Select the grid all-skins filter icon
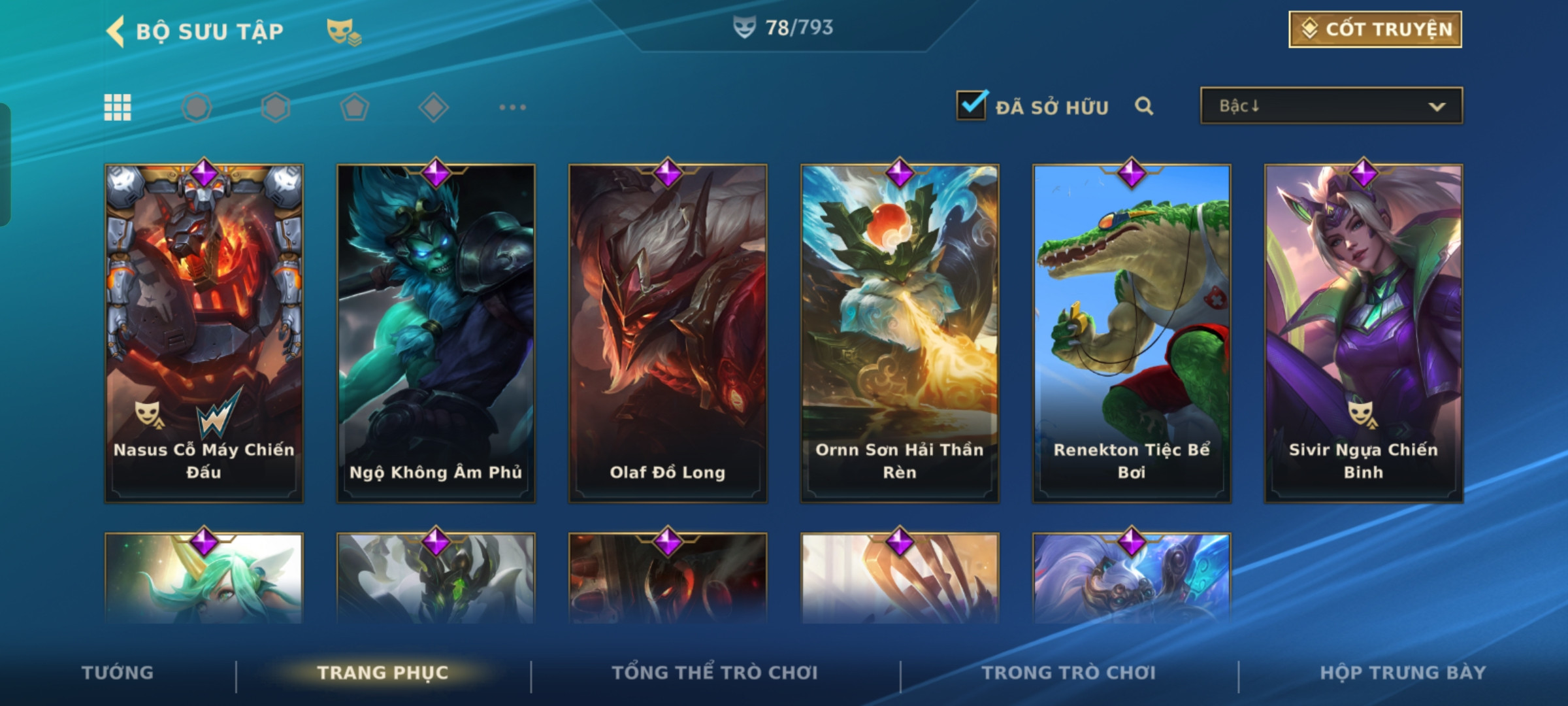 pyautogui.click(x=118, y=107)
